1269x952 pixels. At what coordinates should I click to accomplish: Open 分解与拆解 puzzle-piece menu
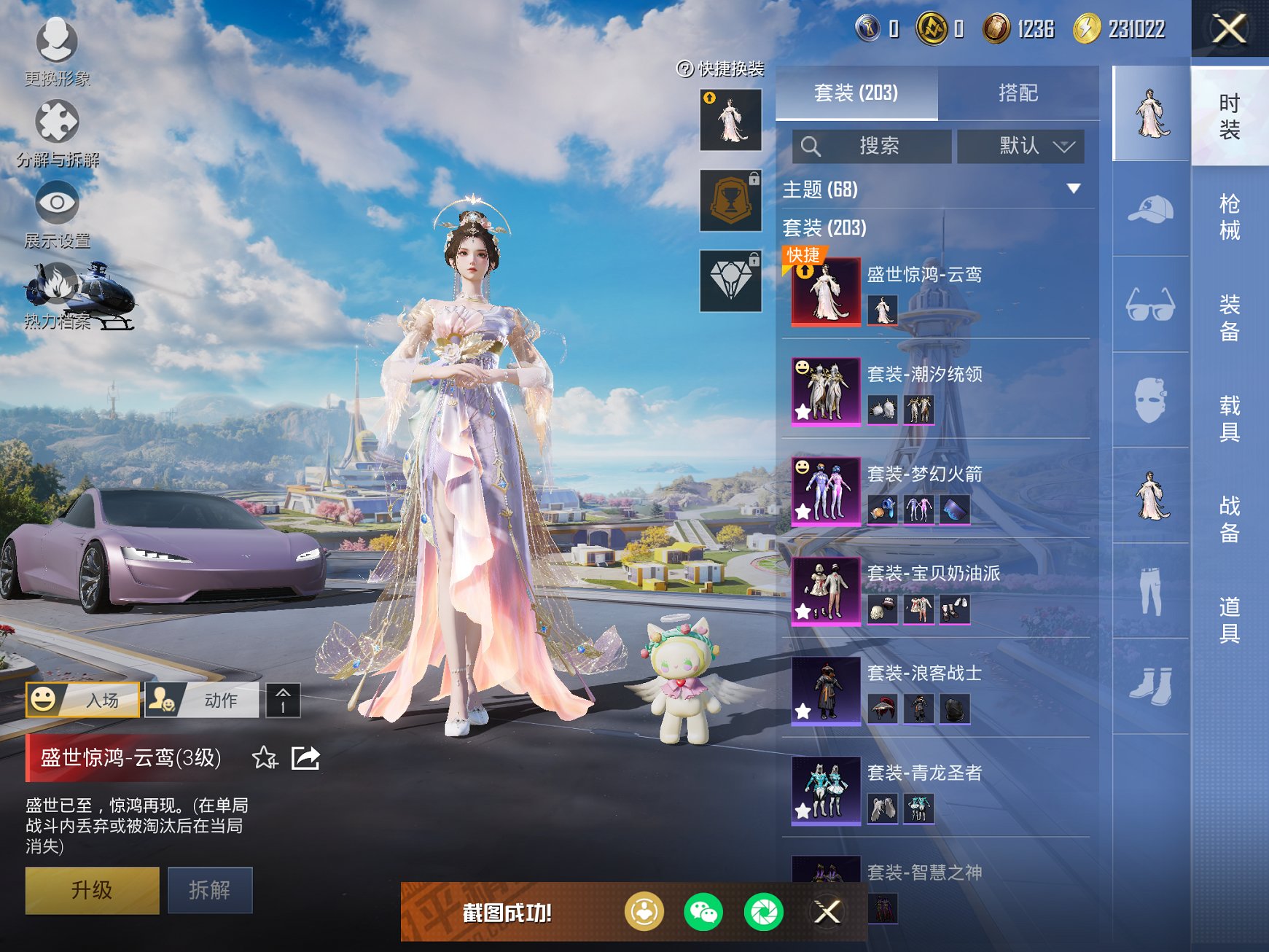click(x=57, y=131)
